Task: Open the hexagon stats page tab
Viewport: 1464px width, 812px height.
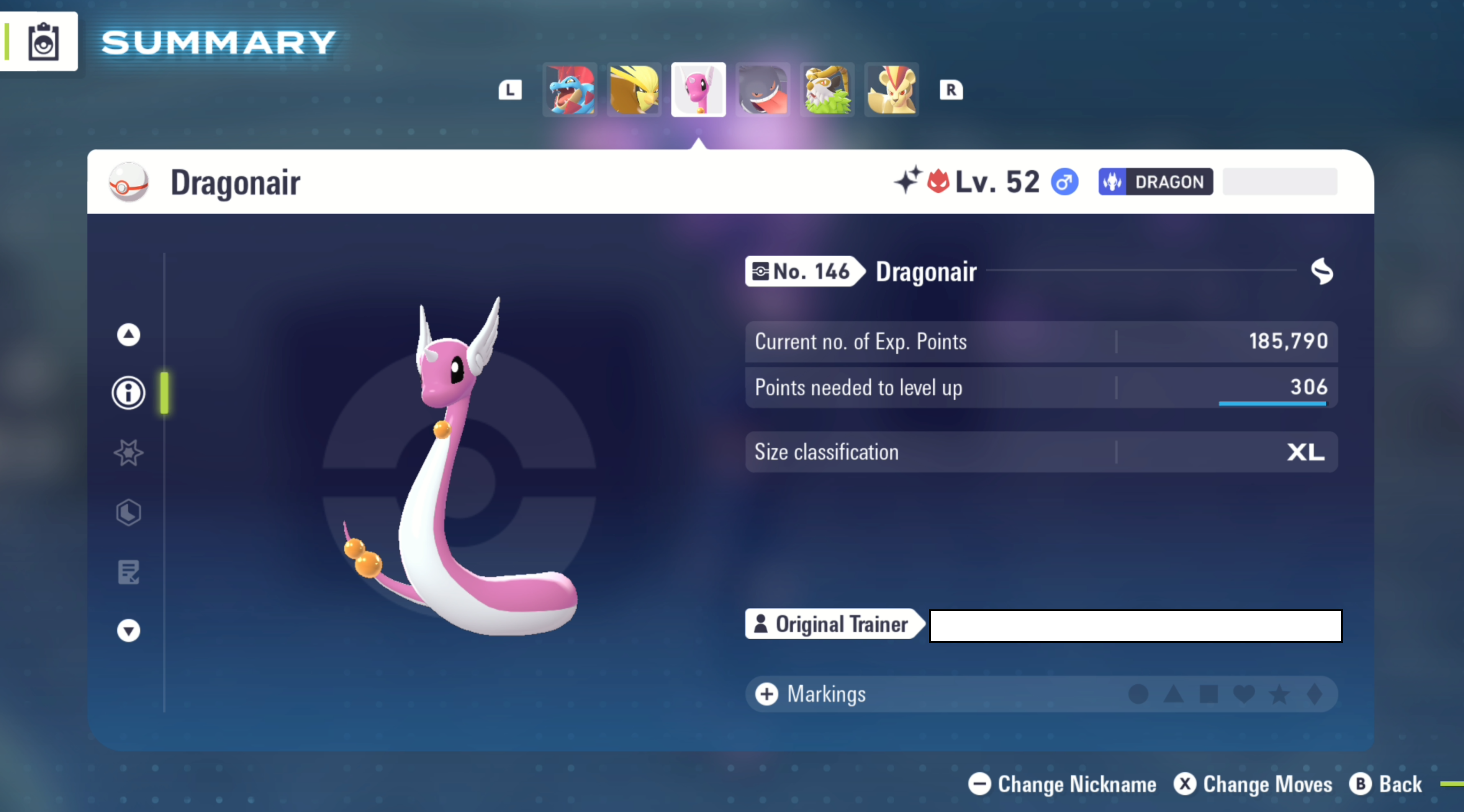Action: coord(128,512)
